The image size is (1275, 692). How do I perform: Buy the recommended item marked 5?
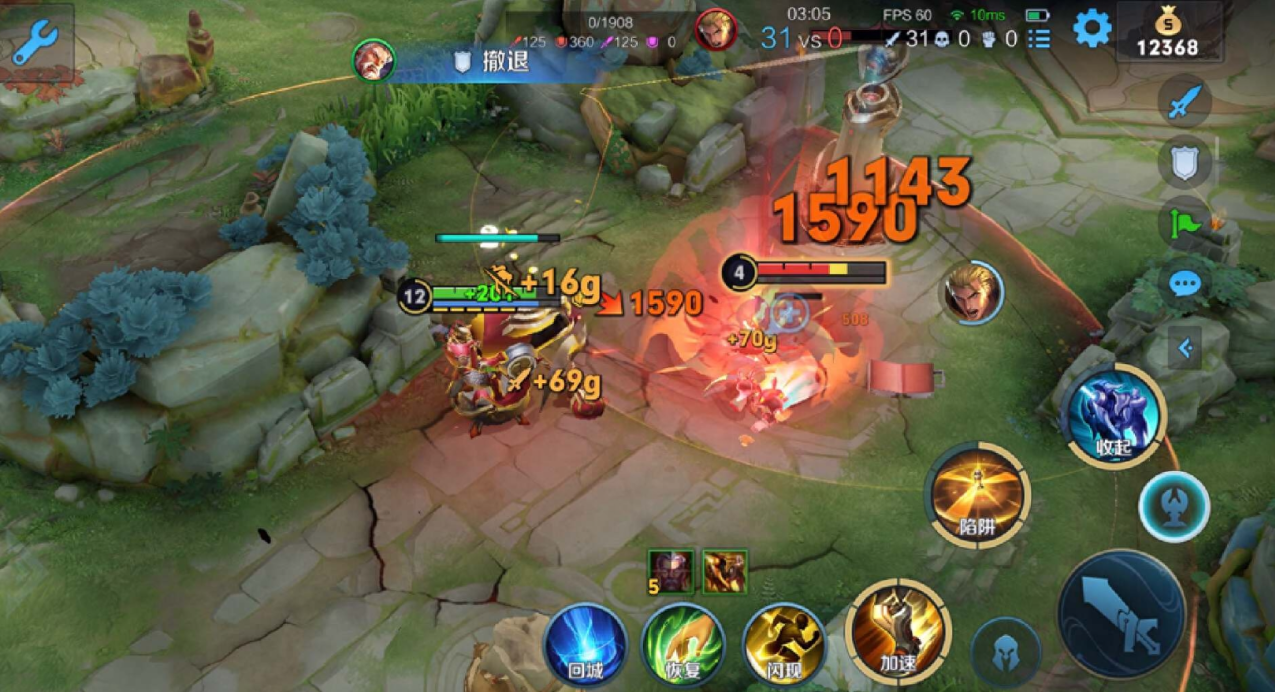pos(670,570)
